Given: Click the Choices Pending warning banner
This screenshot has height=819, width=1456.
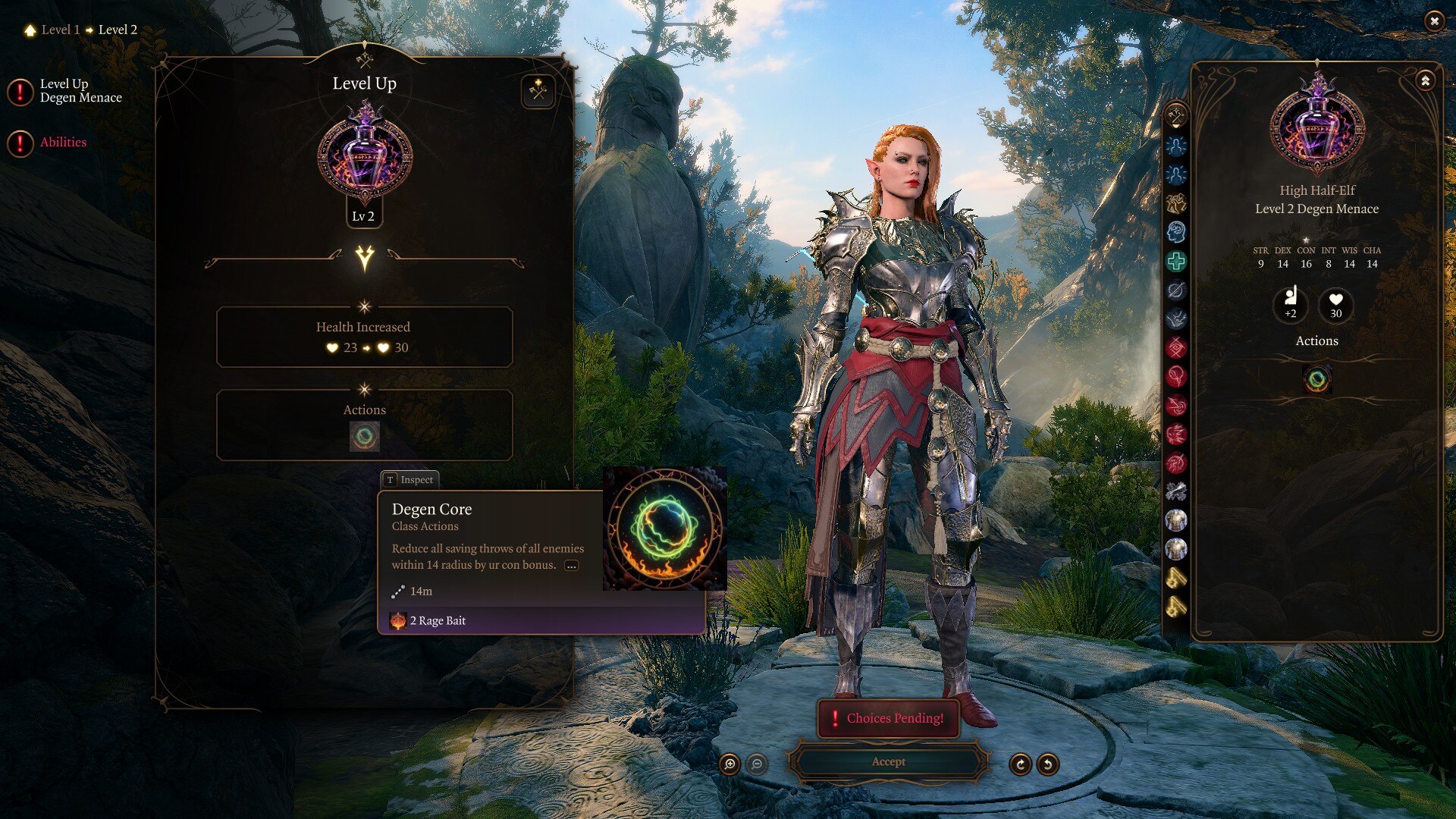Looking at the screenshot, I should pyautogui.click(x=888, y=718).
